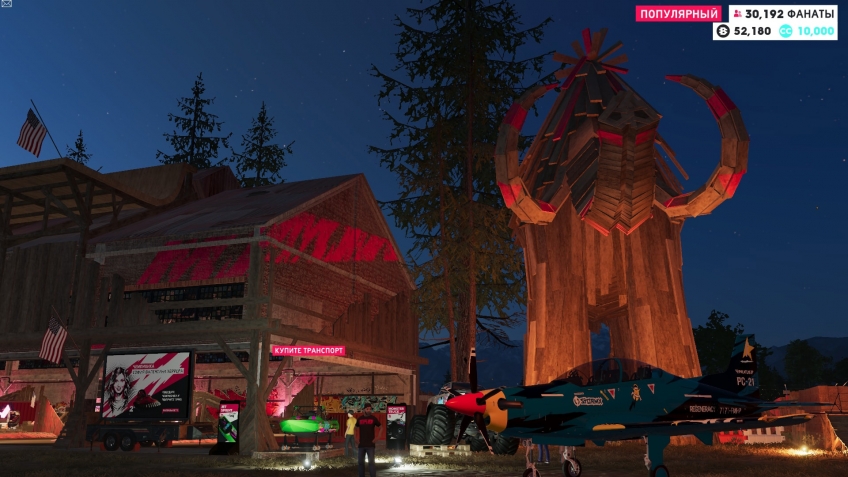Select the ПОПУЛЯРНЫЙ rank badge
The image size is (848, 477).
click(679, 14)
